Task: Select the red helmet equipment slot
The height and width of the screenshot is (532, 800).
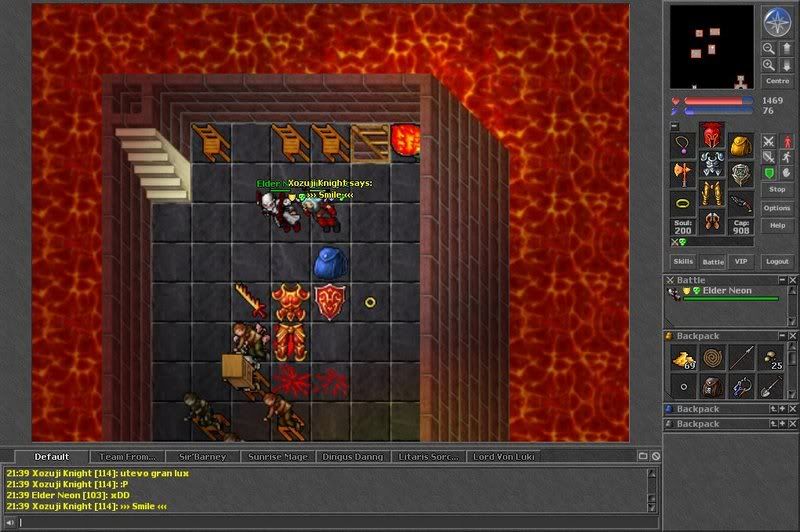Action: (x=711, y=135)
